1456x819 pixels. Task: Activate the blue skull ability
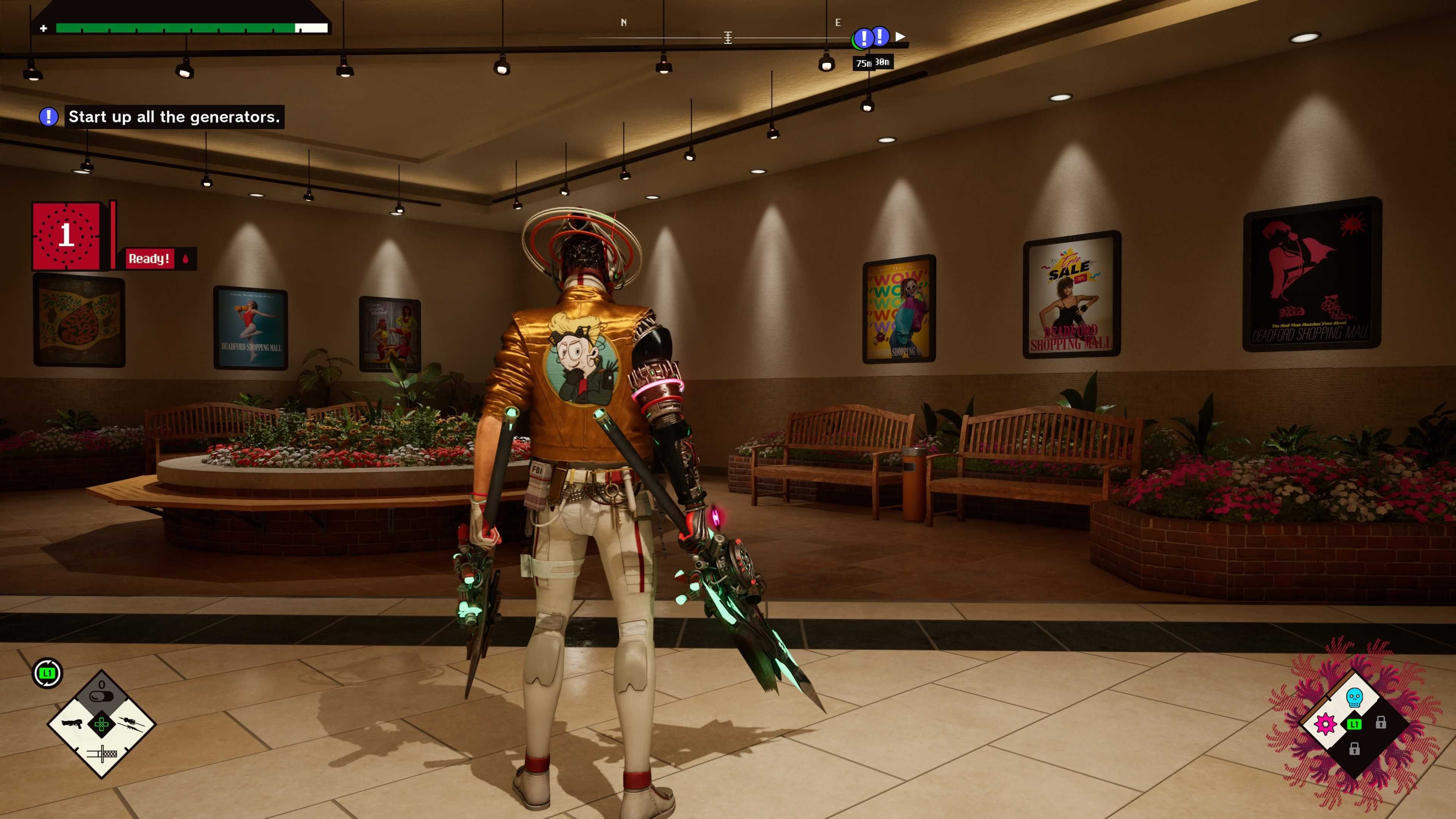click(1354, 698)
